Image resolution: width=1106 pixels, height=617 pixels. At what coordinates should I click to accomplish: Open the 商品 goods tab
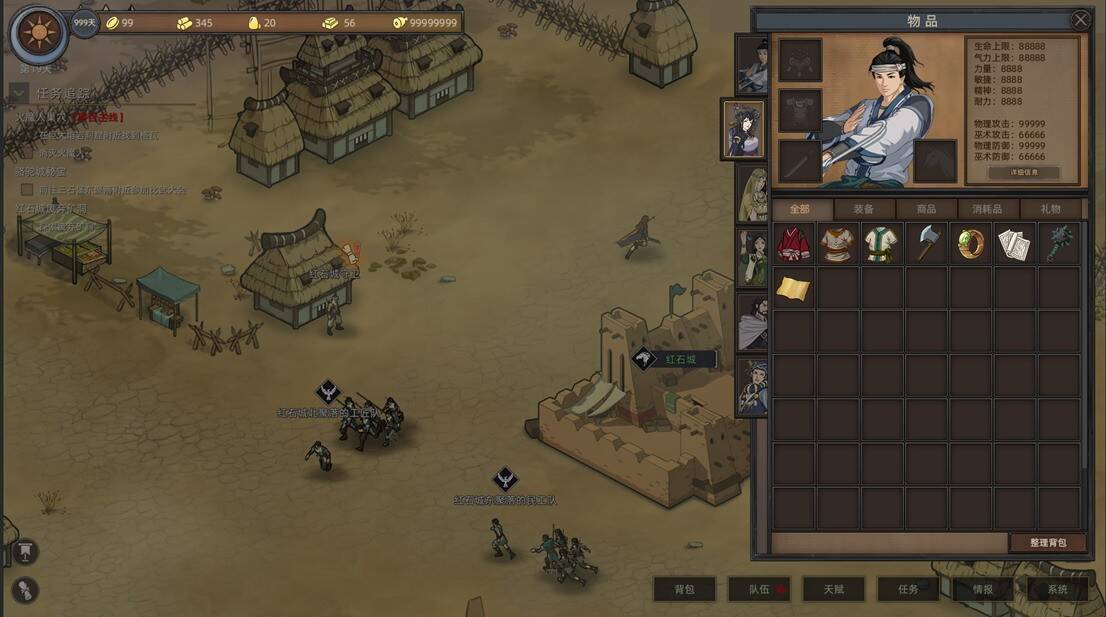(926, 209)
